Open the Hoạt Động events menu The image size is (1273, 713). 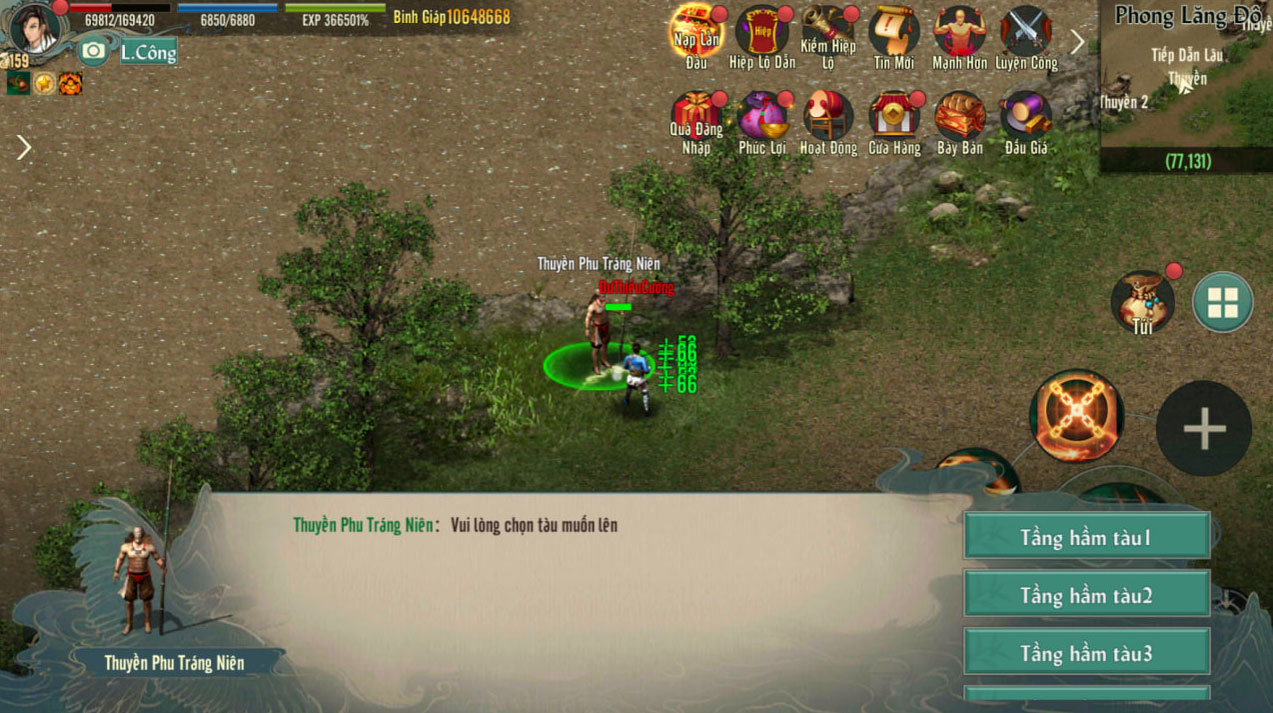click(x=828, y=117)
